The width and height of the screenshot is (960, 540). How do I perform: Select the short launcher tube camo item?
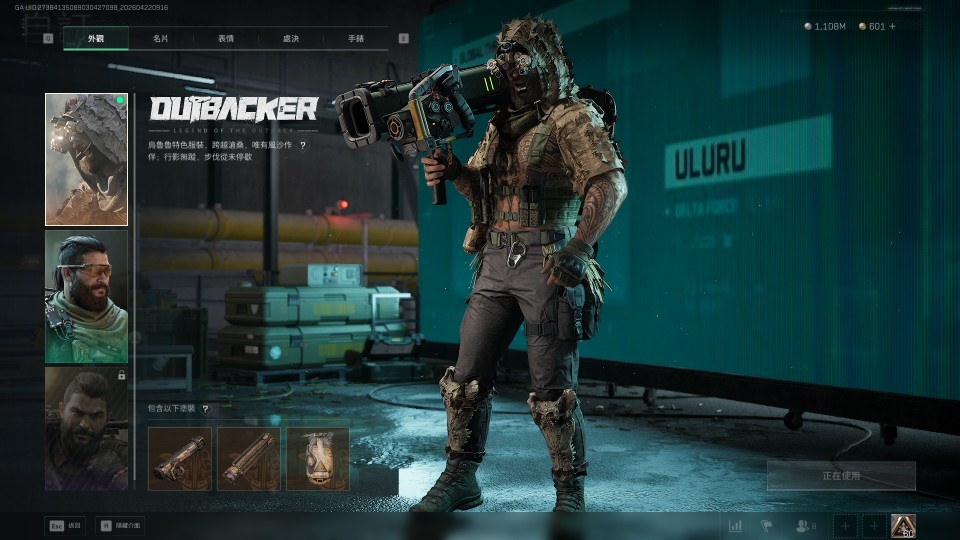pyautogui.click(x=180, y=459)
